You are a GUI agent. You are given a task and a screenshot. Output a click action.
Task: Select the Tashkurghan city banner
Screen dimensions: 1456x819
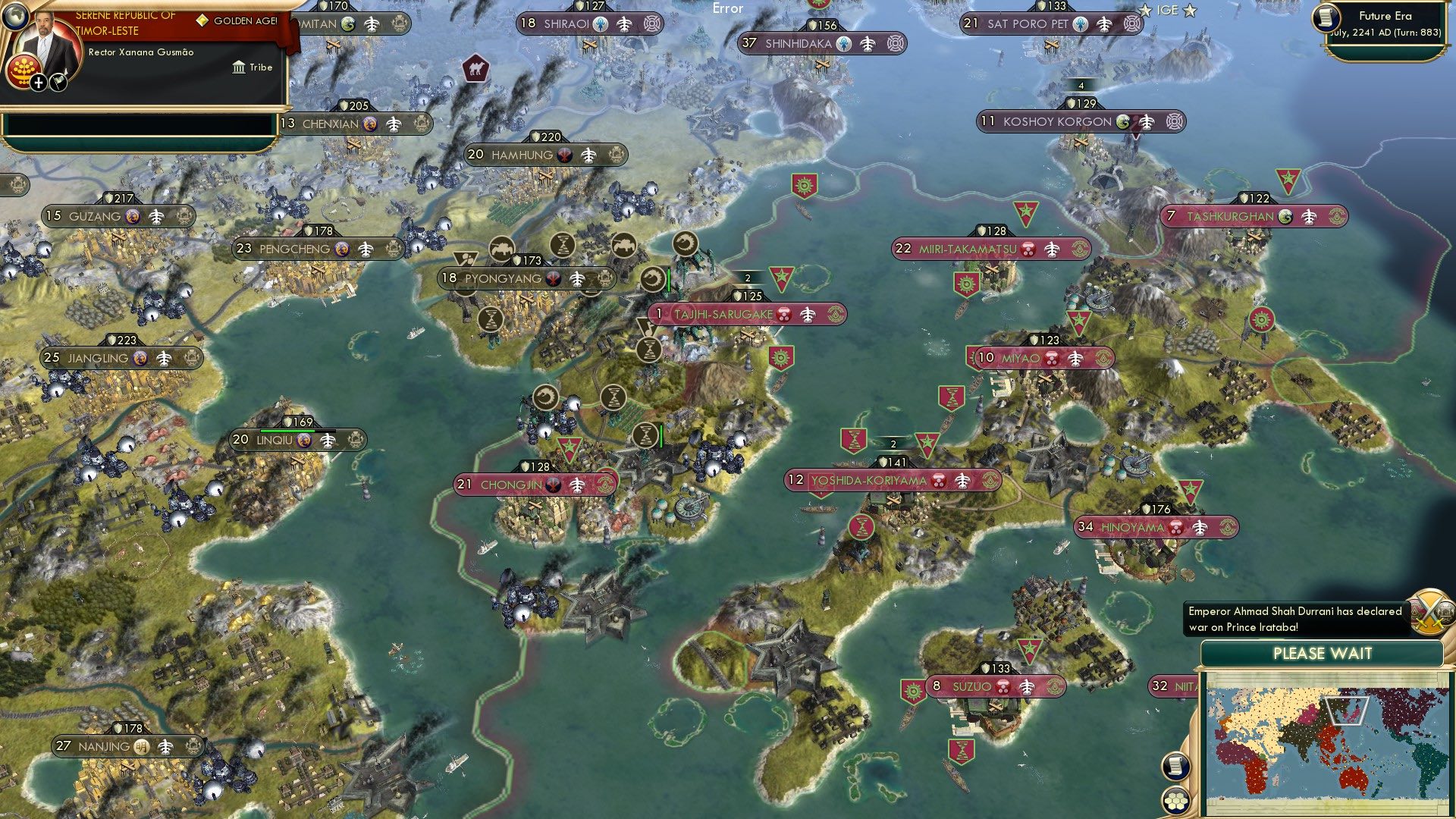tap(1251, 216)
